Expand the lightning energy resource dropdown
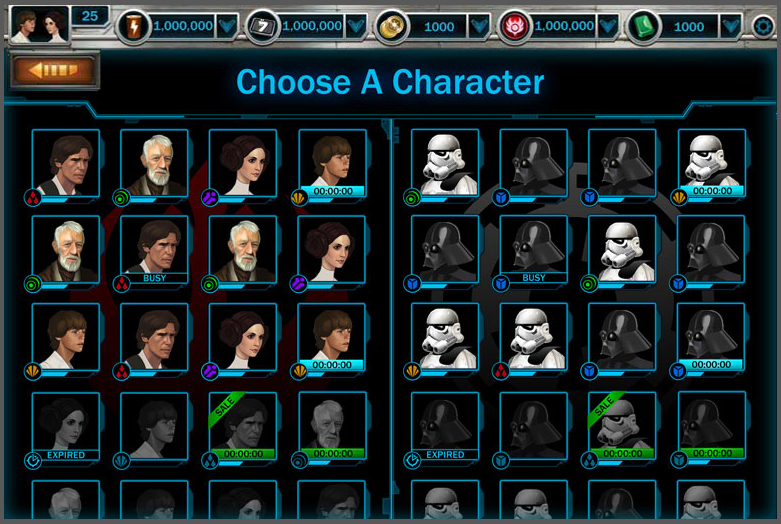Viewport: 781px width, 524px height. 227,26
